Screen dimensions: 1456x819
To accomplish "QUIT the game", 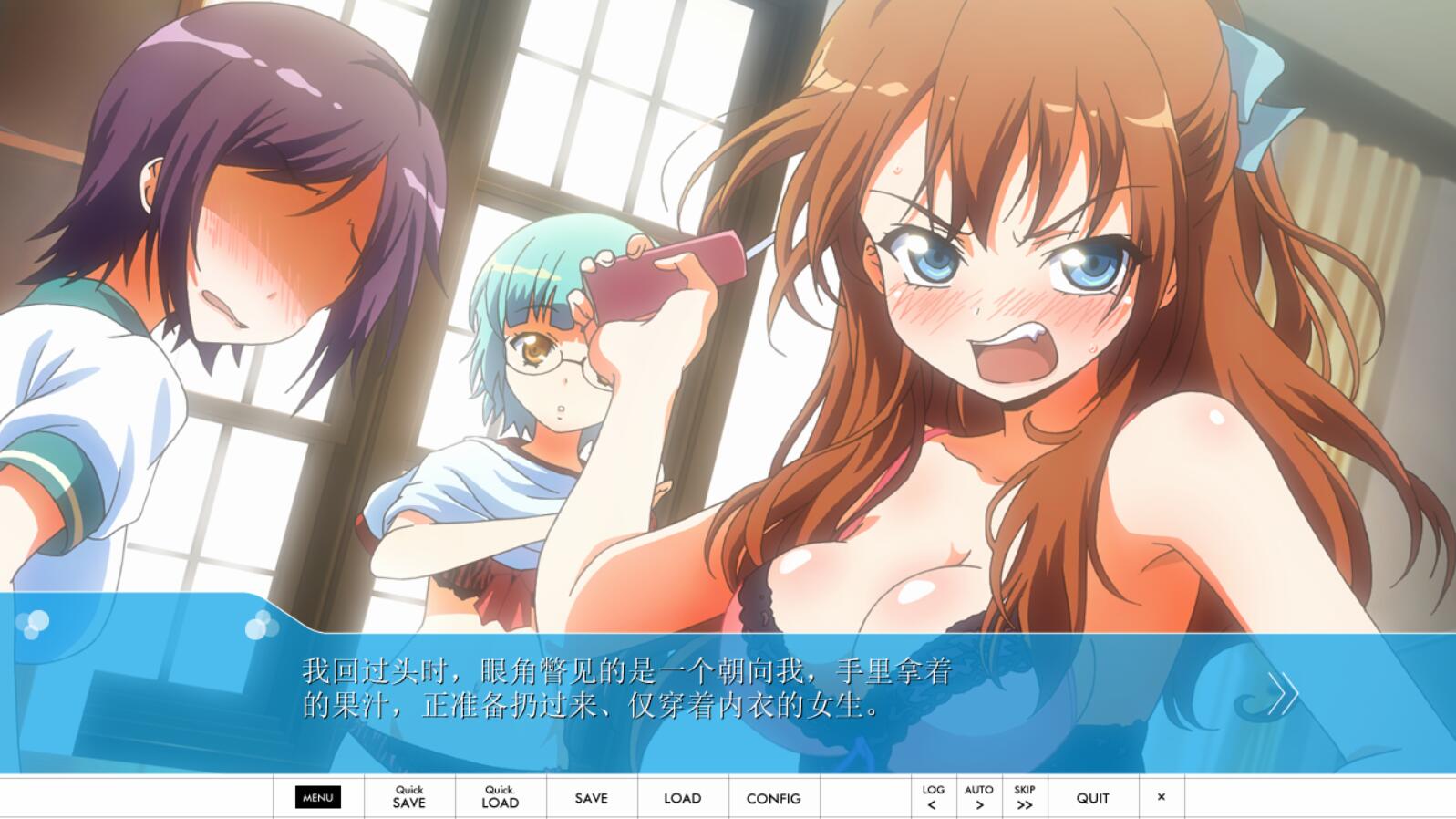I will pyautogui.click(x=1093, y=798).
